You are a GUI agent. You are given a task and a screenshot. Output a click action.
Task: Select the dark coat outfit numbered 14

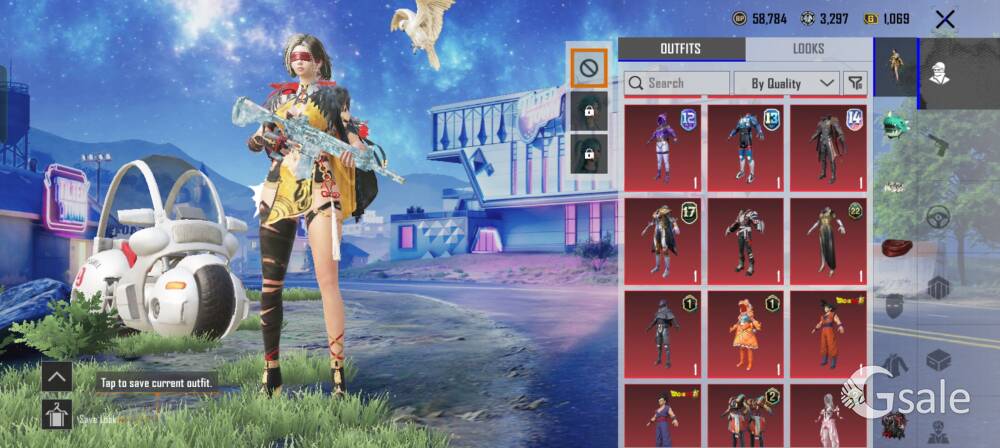click(x=828, y=146)
